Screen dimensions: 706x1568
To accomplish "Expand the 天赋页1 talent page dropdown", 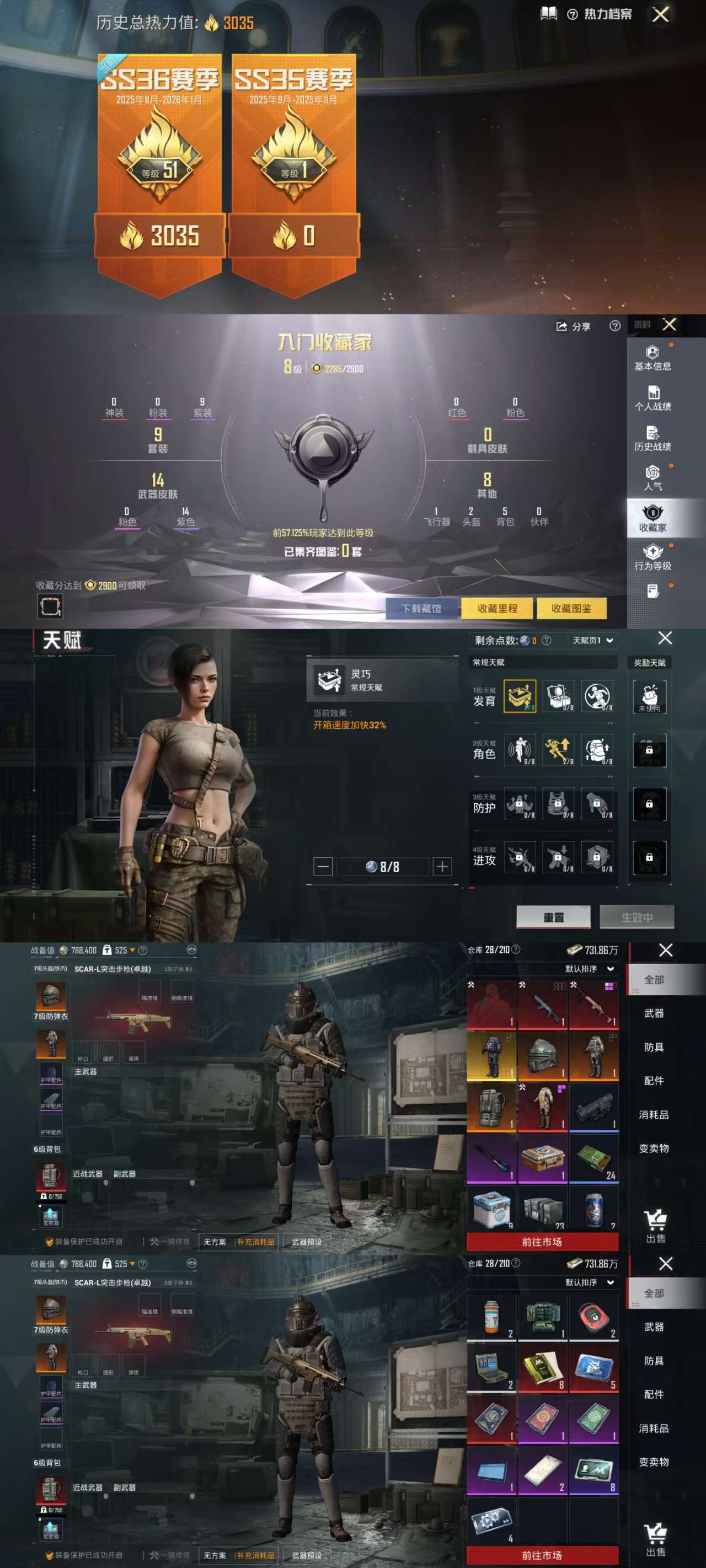I will [x=593, y=640].
